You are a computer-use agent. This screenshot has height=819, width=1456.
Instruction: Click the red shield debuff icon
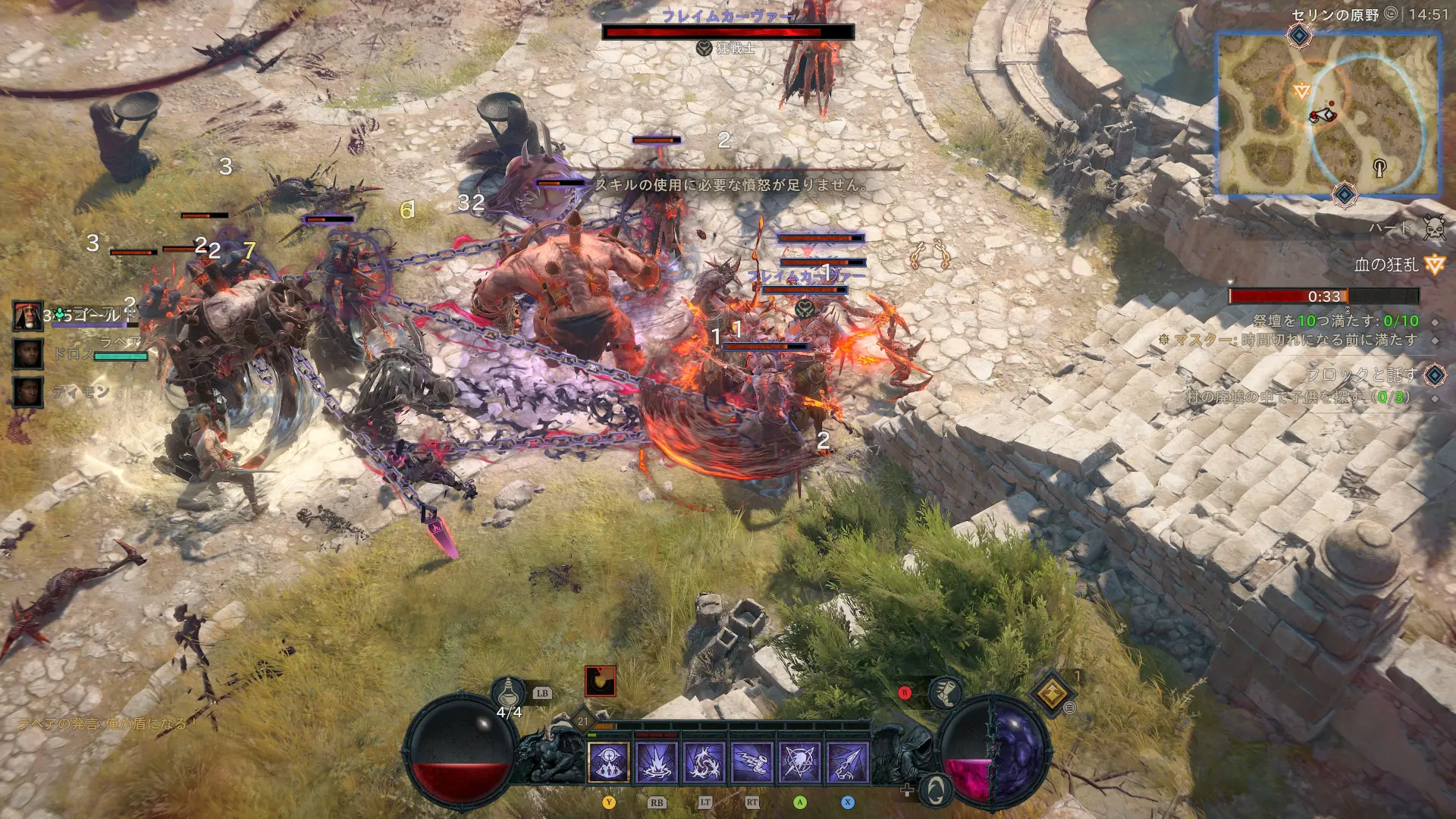click(600, 681)
